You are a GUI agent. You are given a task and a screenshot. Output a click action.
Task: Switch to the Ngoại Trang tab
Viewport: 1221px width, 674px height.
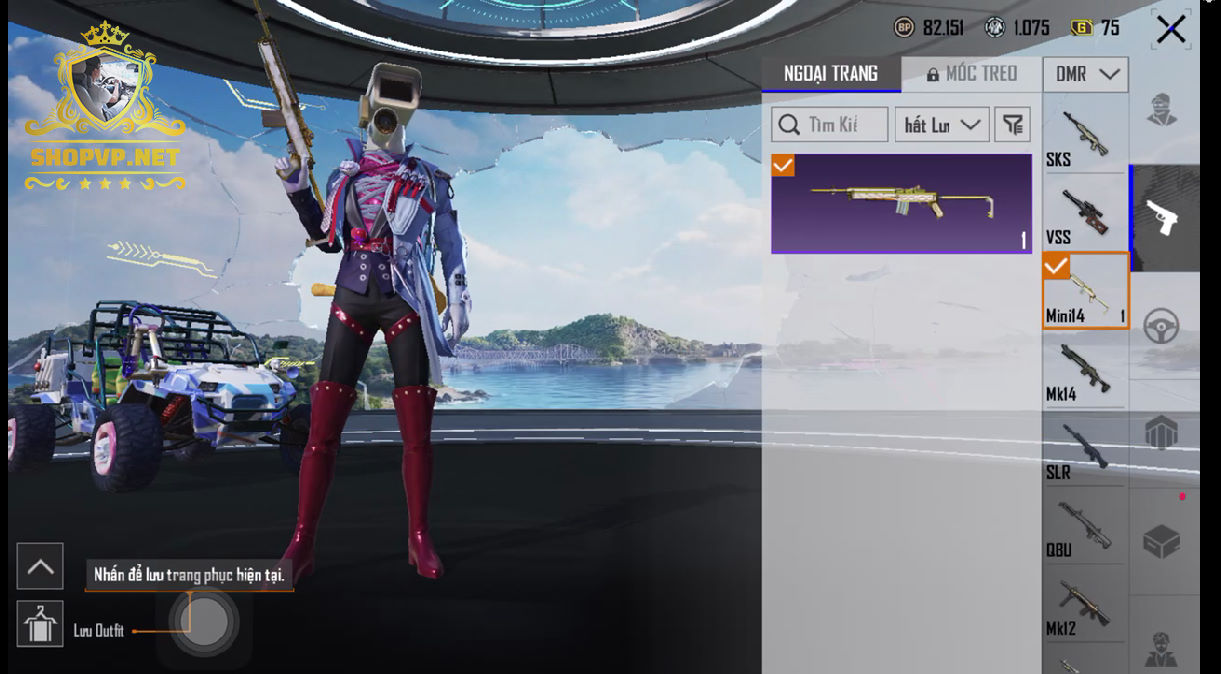(x=831, y=74)
